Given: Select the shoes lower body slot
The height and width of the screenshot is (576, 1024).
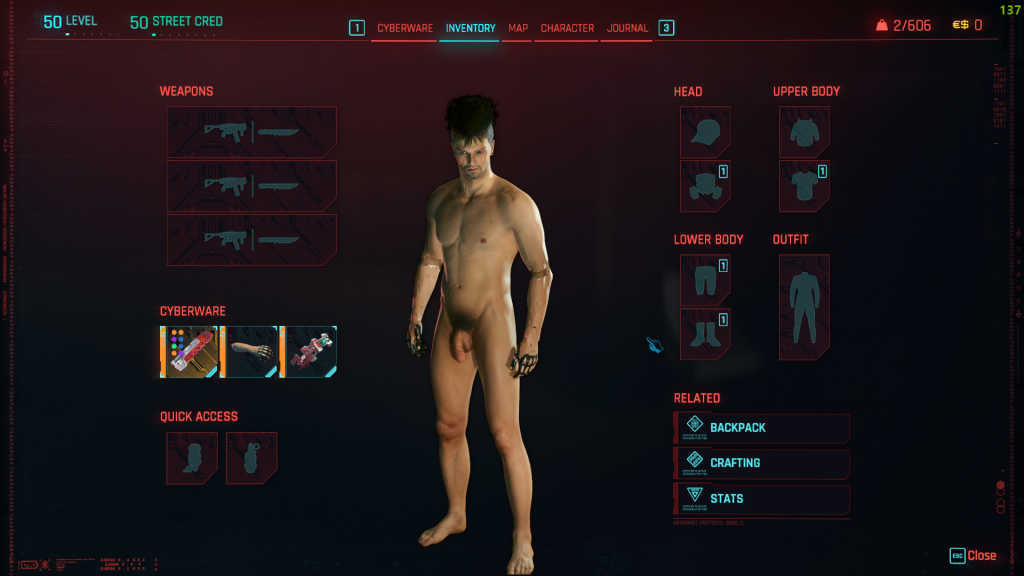Looking at the screenshot, I should tap(705, 334).
